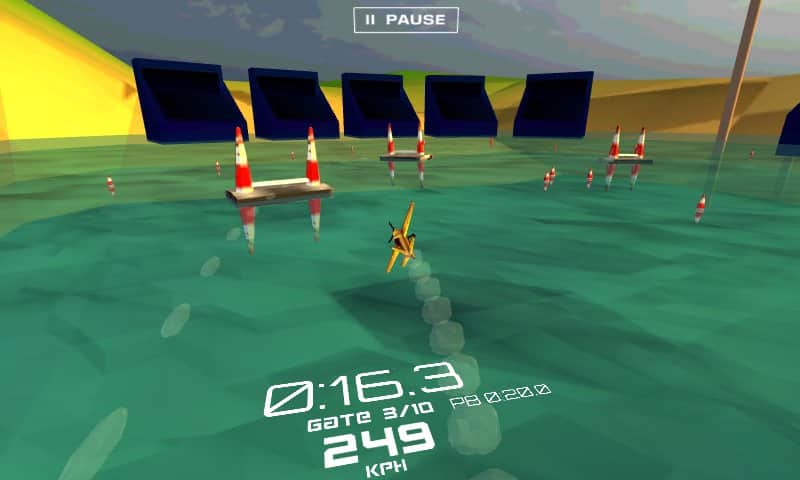The height and width of the screenshot is (480, 800).
Task: Pause the race with the Pause button
Action: coord(405,20)
